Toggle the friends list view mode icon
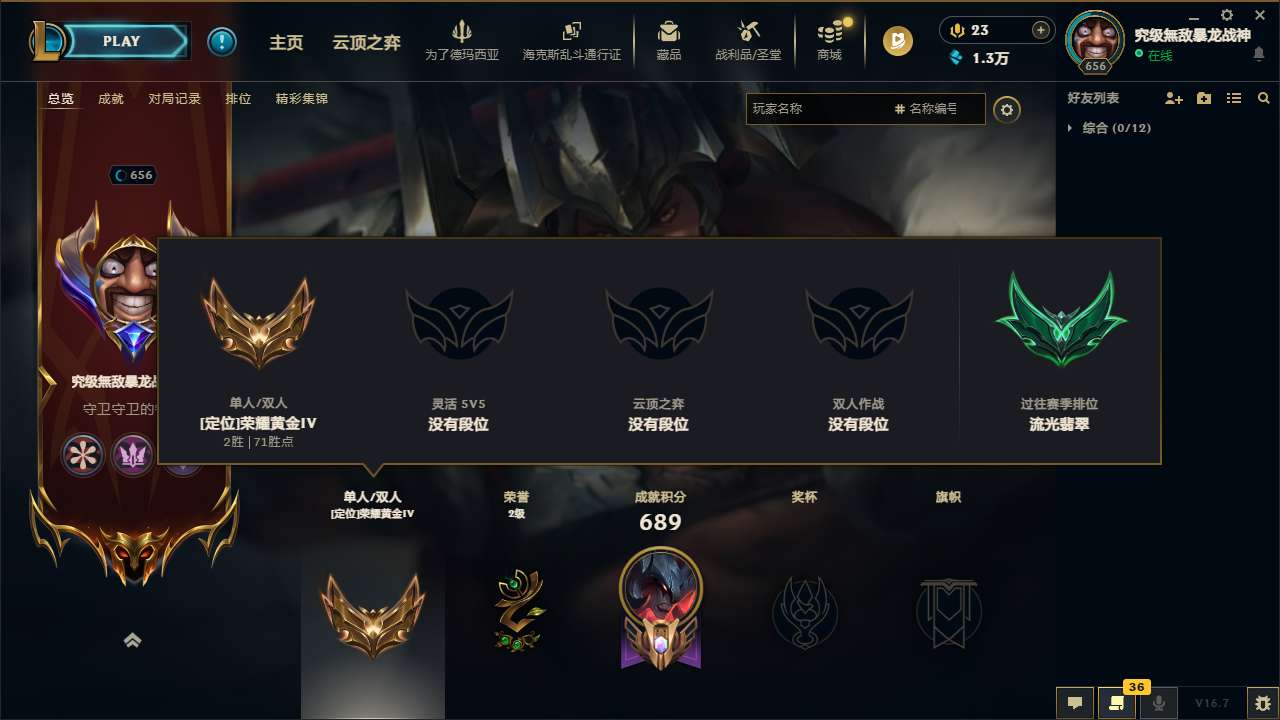Image resolution: width=1280 pixels, height=720 pixels. (1234, 98)
